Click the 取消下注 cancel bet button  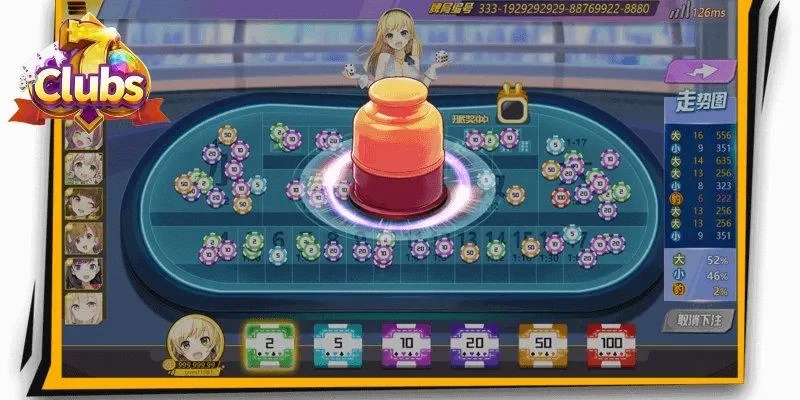point(697,321)
